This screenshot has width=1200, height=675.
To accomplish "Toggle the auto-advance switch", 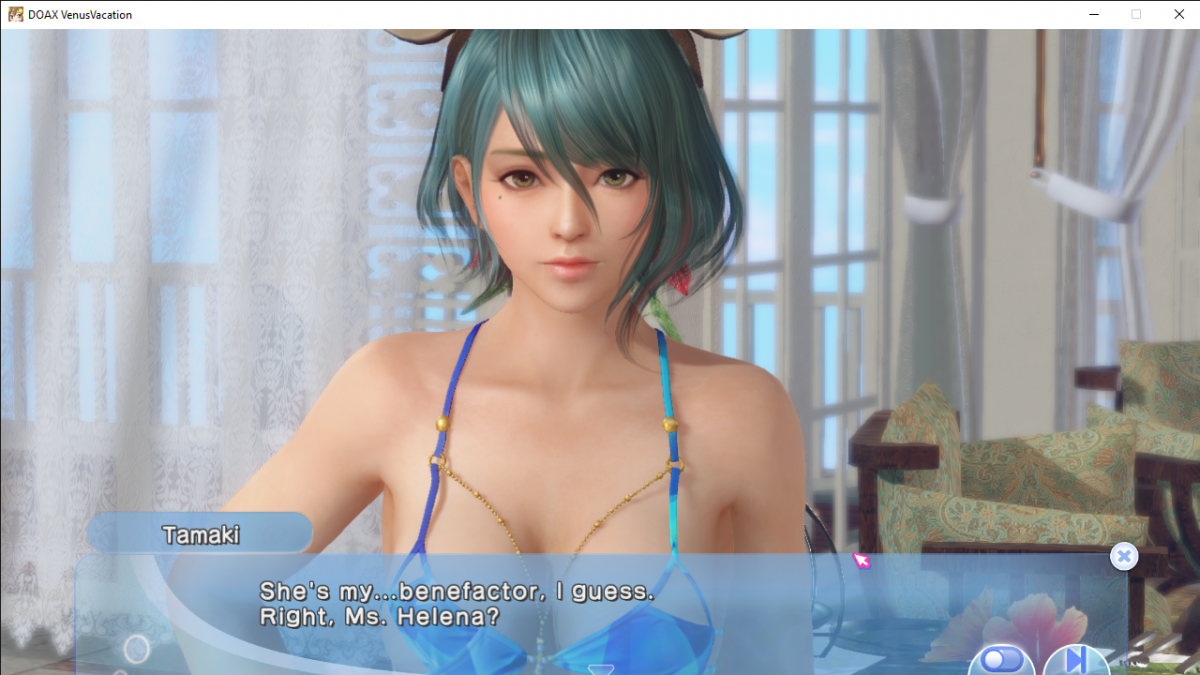I will (x=1000, y=660).
